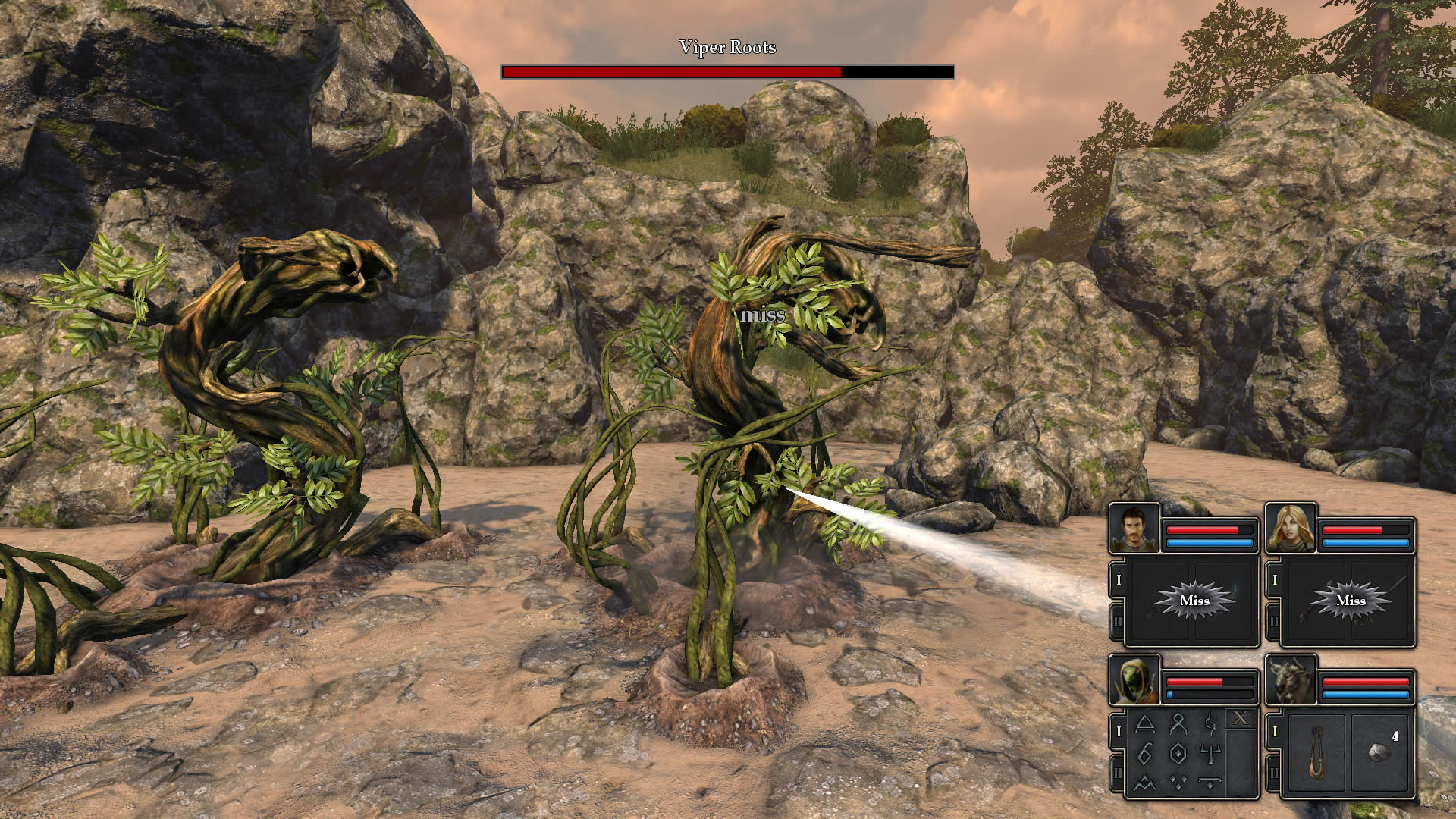Switch the minotaur to weapon set II
This screenshot has width=1456, height=819.
(1274, 773)
